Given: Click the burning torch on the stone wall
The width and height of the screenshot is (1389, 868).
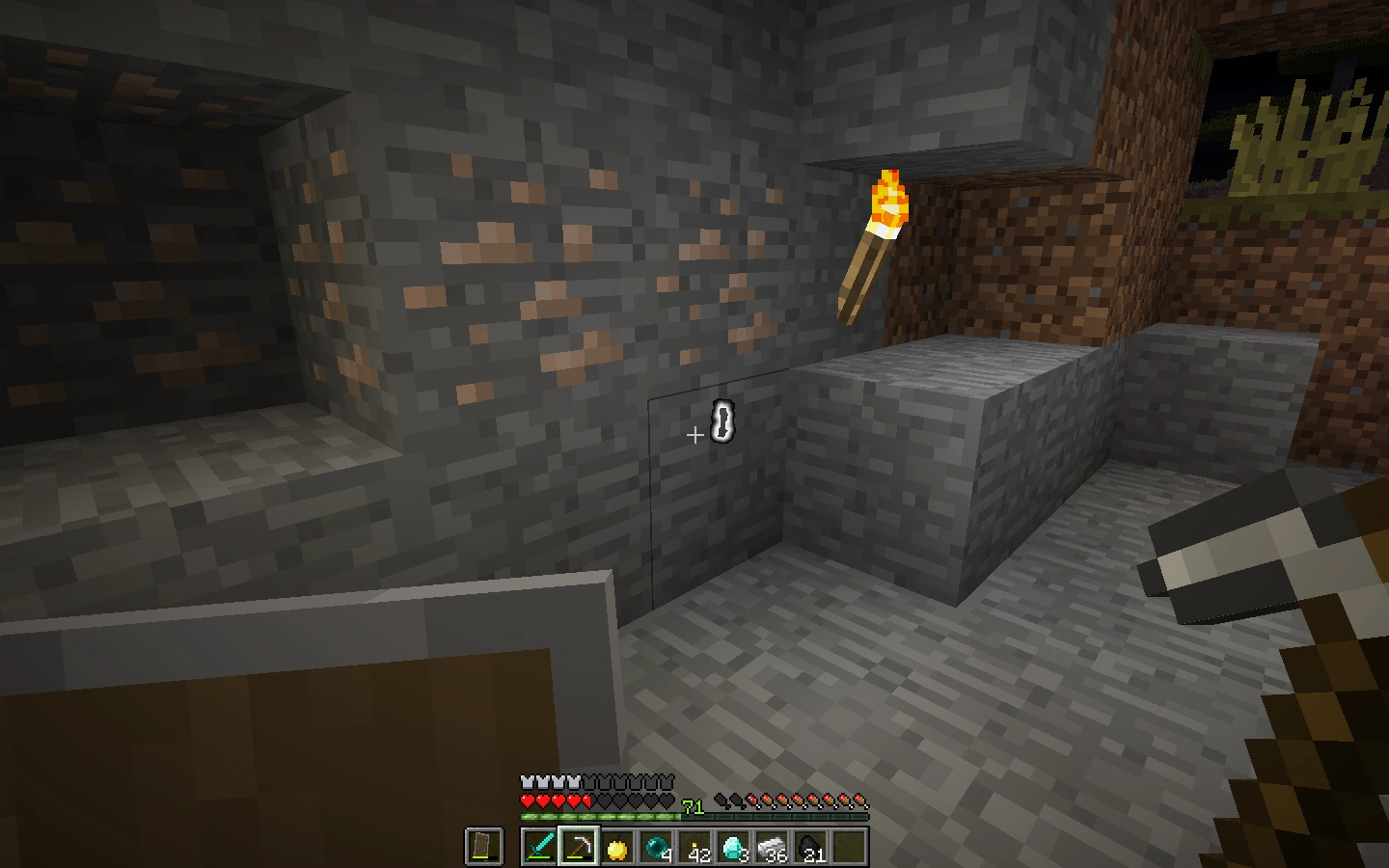Looking at the screenshot, I should point(878,231).
